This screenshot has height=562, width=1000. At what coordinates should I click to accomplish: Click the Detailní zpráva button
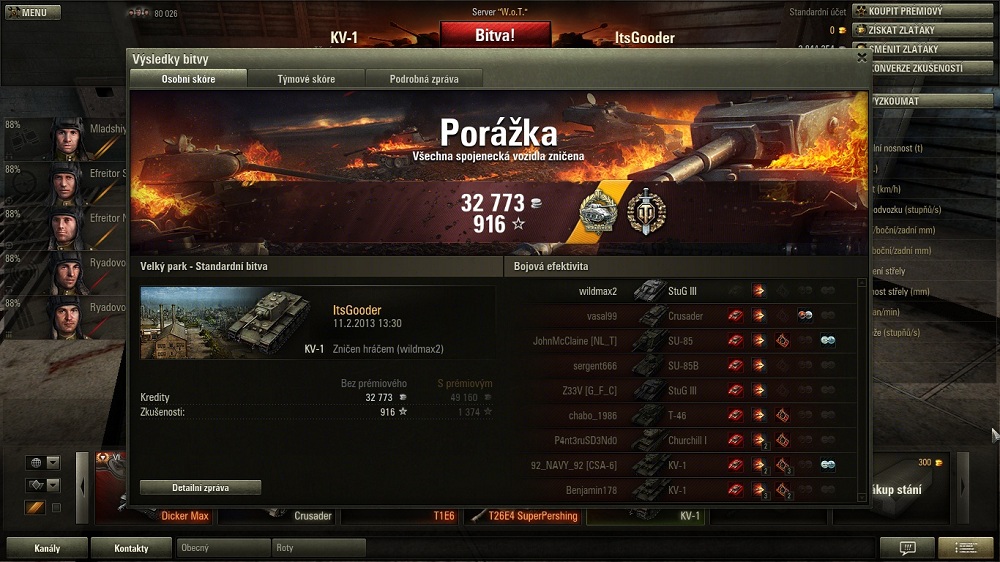(200, 488)
